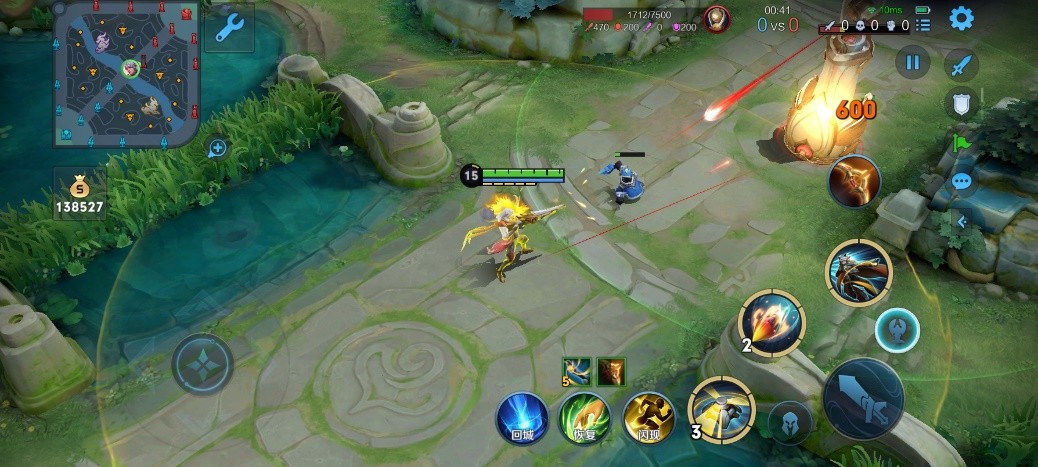Activate the skill icon marked 3
This screenshot has height=467, width=1038.
[x=722, y=410]
